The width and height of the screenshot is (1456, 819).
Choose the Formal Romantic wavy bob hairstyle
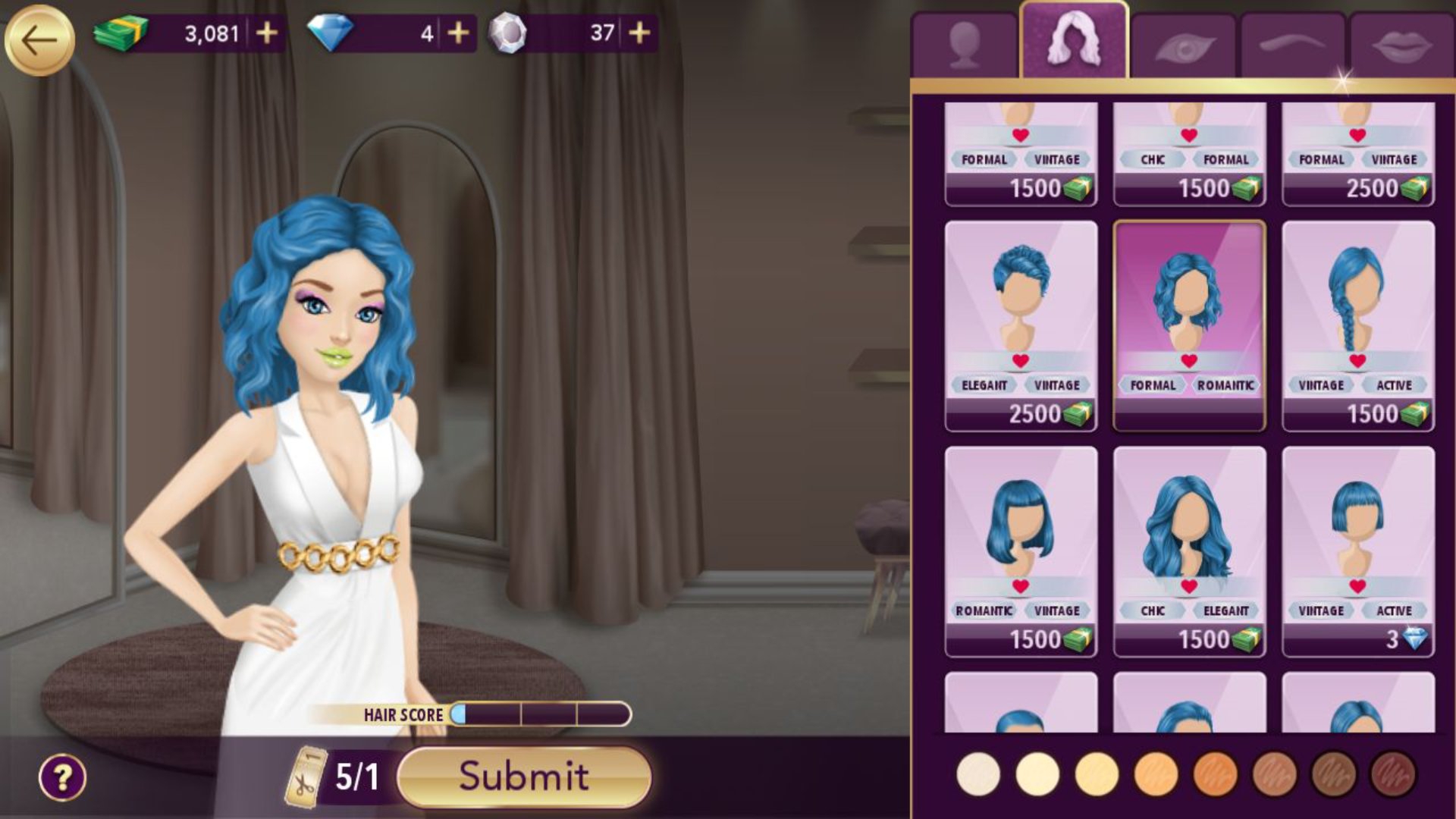click(1189, 325)
